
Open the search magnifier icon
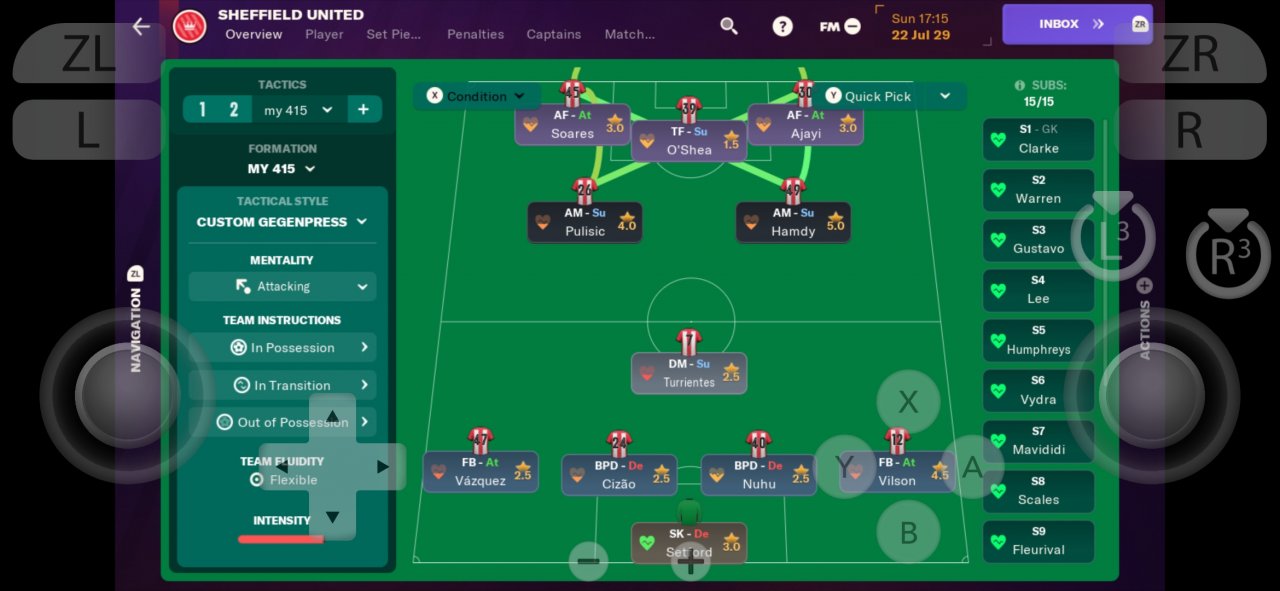tap(729, 26)
